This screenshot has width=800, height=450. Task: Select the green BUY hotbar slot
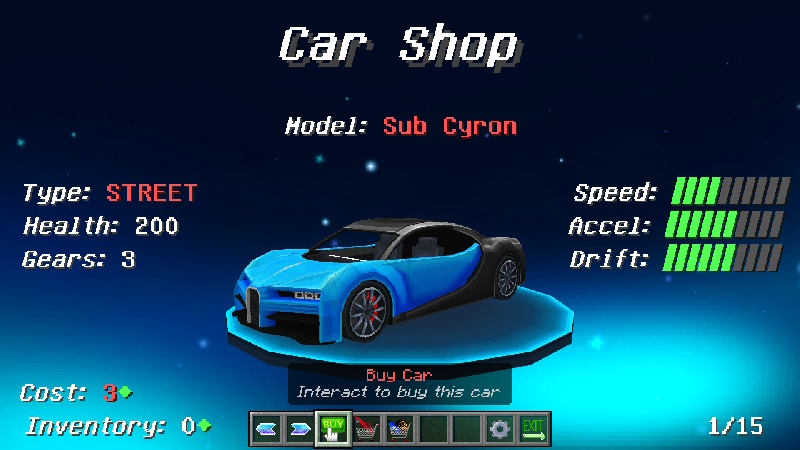point(333,429)
